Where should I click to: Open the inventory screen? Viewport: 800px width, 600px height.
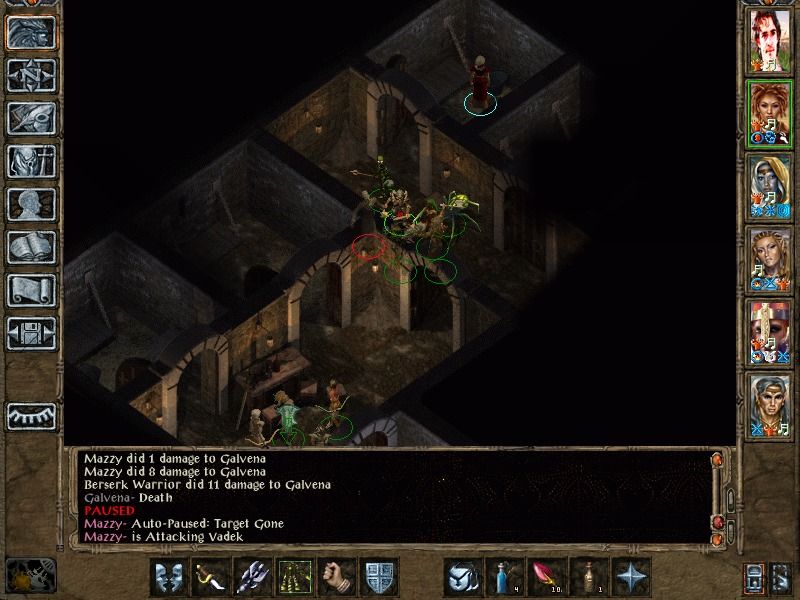31,161
